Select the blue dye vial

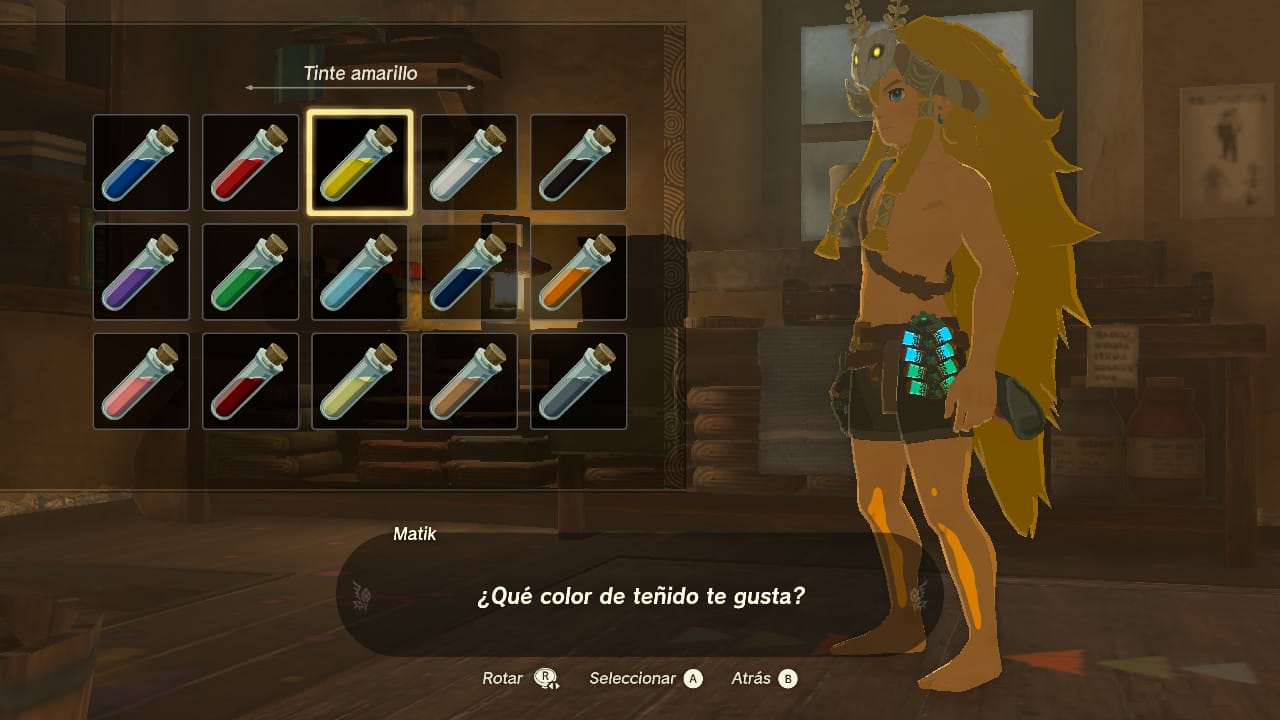[141, 164]
